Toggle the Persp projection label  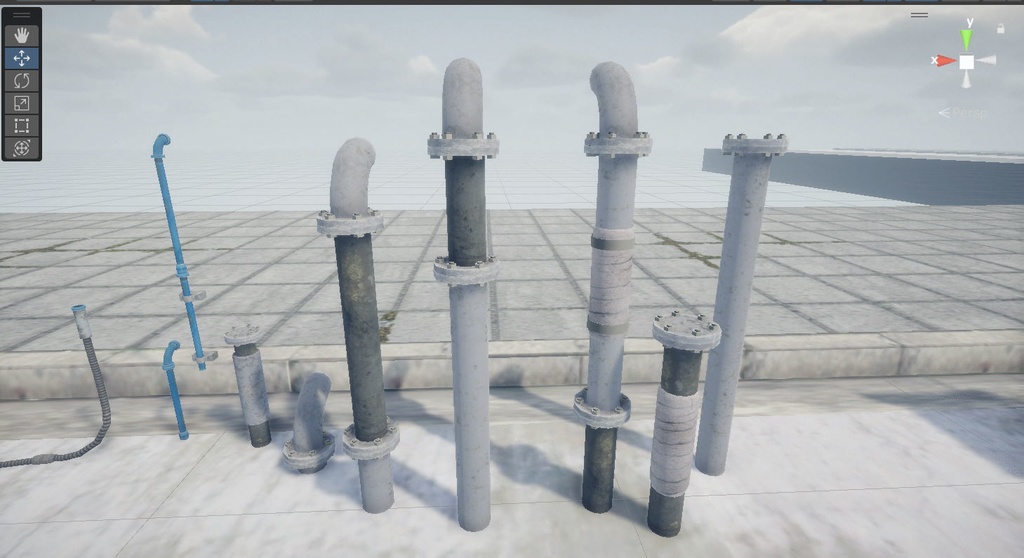coord(965,112)
